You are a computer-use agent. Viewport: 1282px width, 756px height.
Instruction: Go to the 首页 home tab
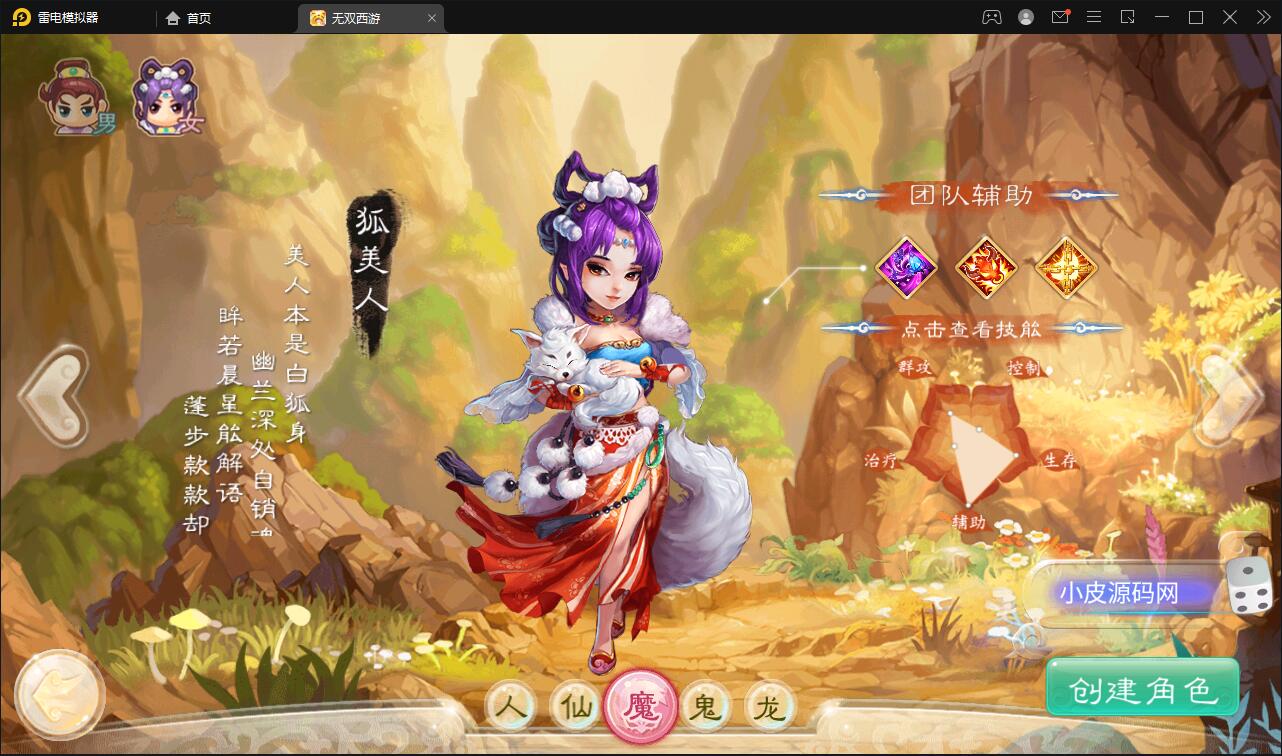tap(189, 17)
